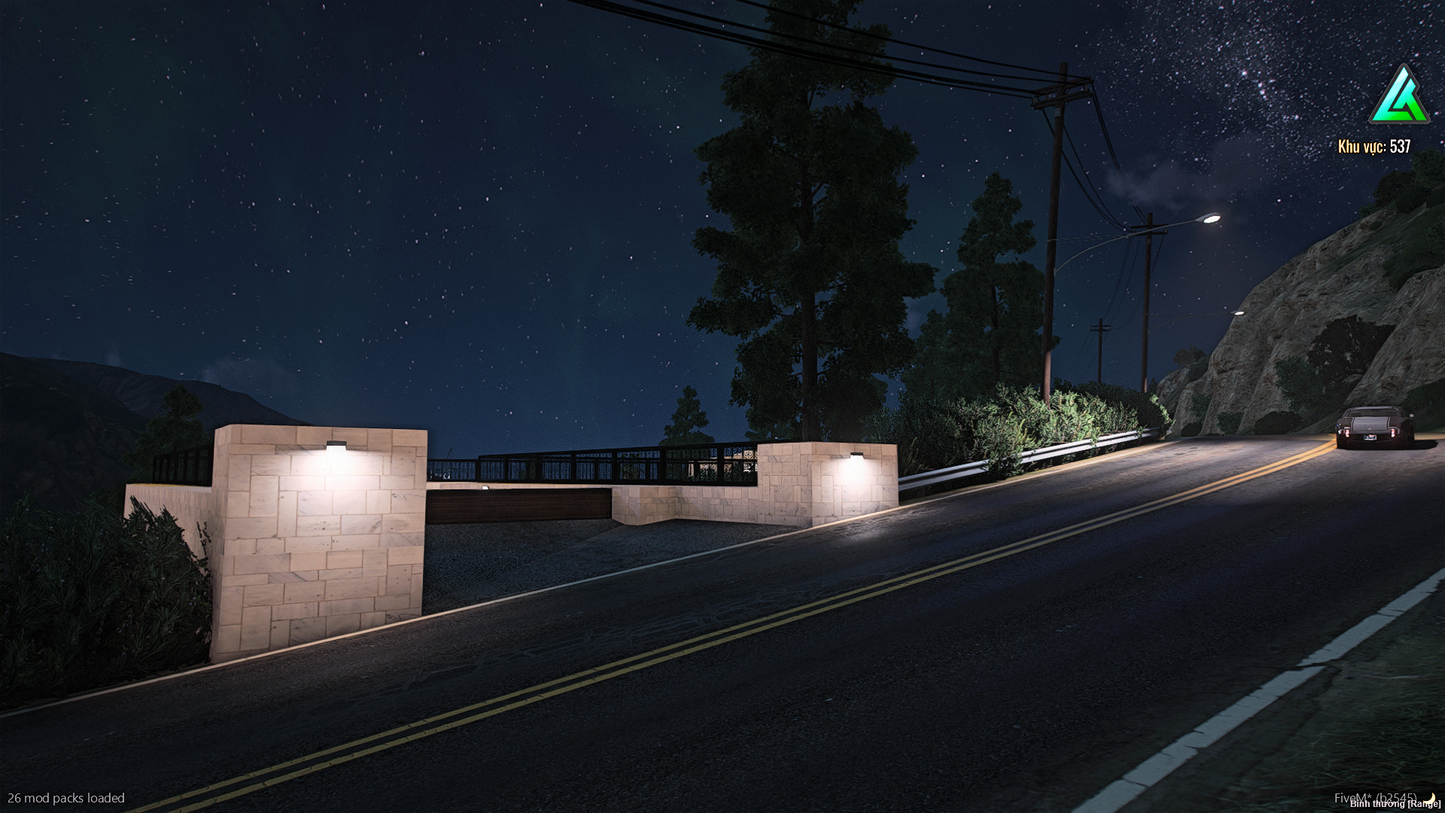Click the green triangle server logo

[1398, 98]
